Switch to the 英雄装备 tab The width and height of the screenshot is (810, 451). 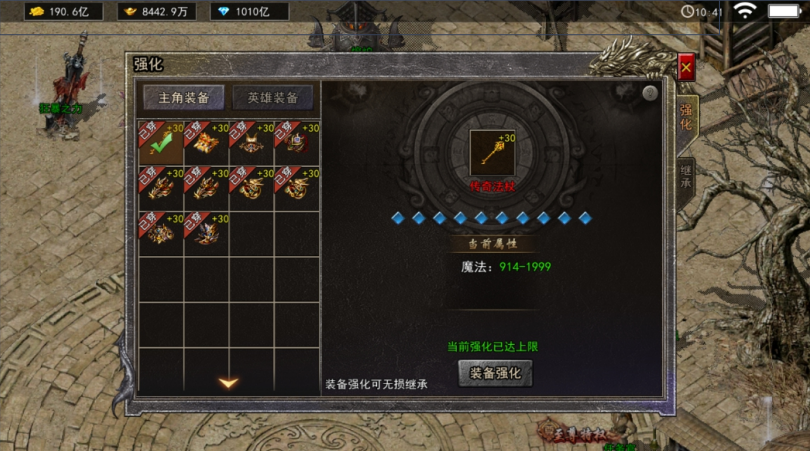[x=272, y=98]
